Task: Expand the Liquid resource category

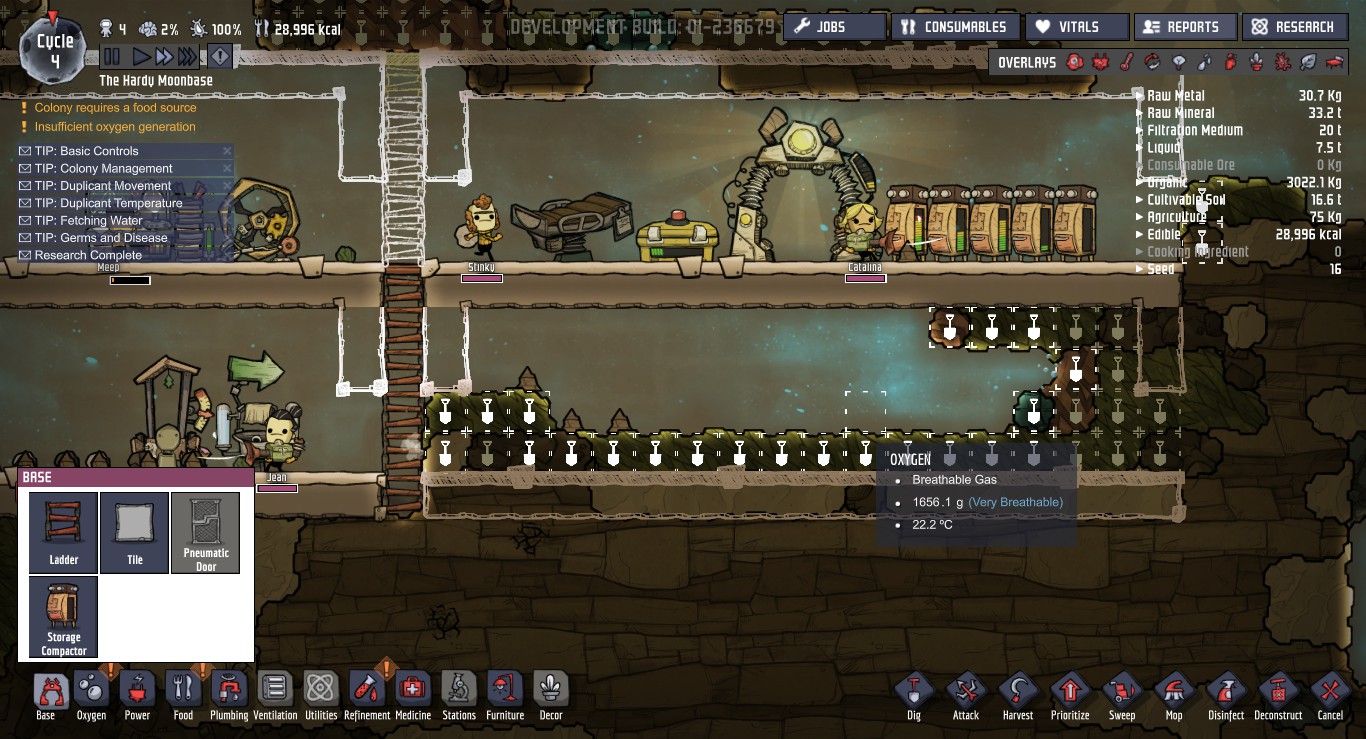Action: pos(1139,147)
